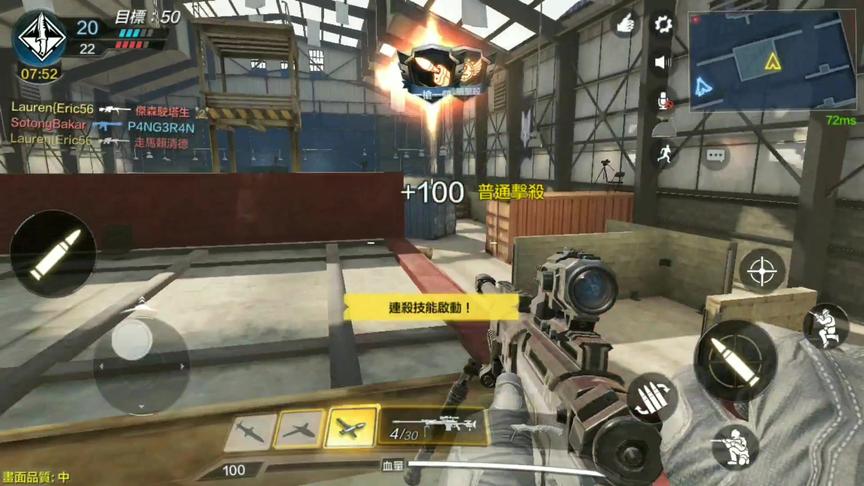Reload with the three-bullets button
The image size is (864, 486).
point(652,396)
